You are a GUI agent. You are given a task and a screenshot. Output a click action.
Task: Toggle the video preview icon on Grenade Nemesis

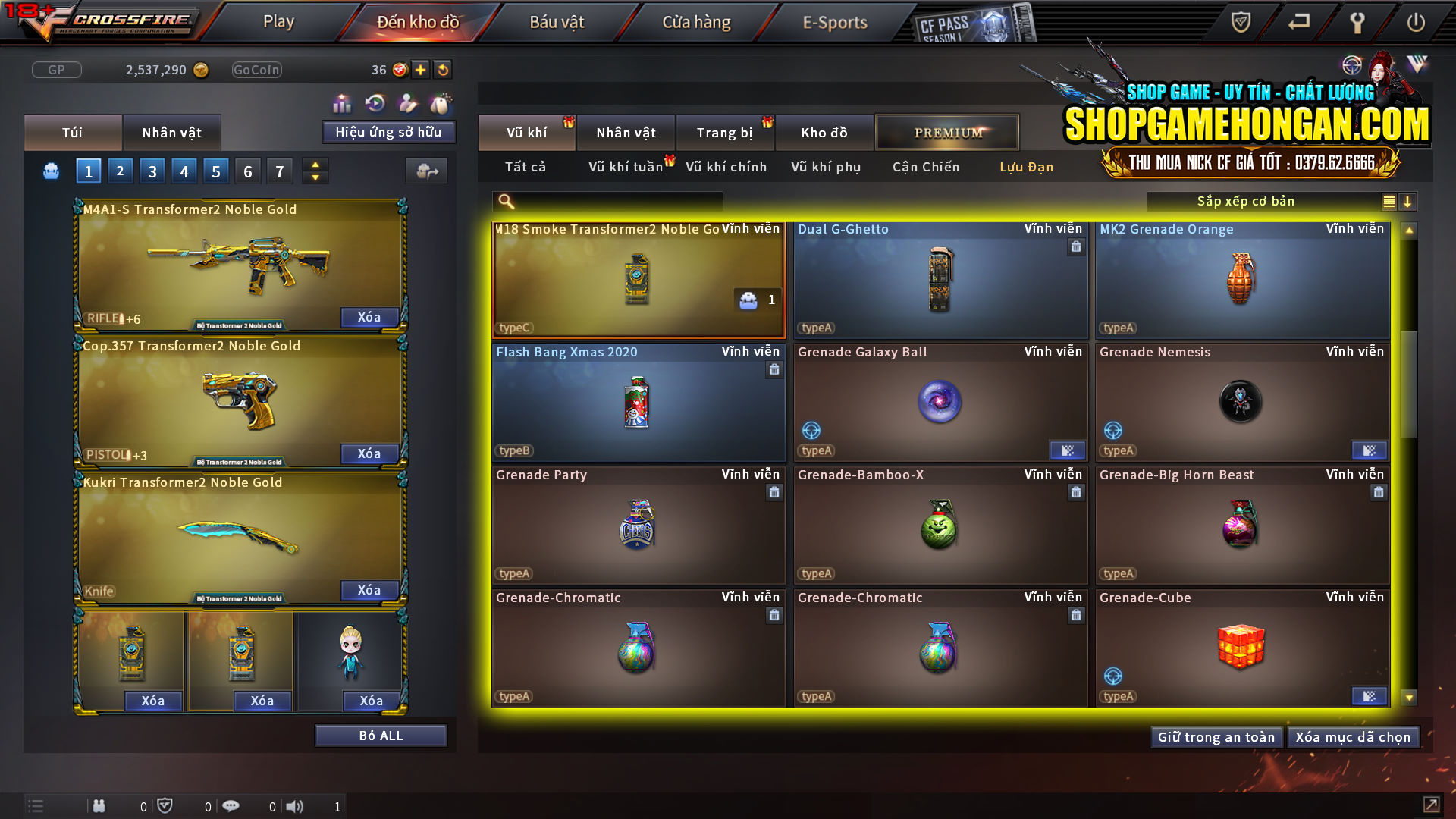coord(1369,450)
